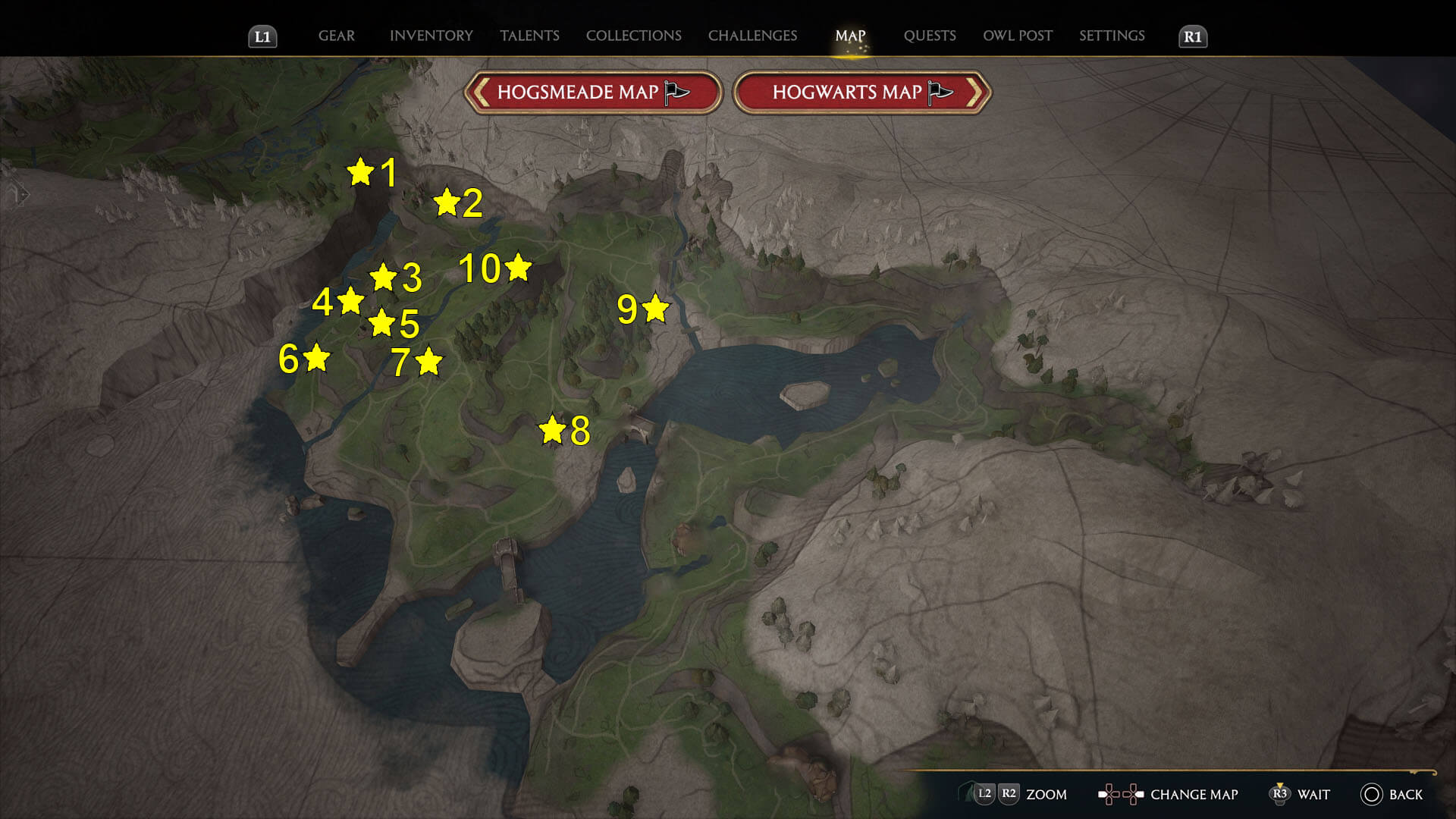Screen dimensions: 1456x819
Task: Go to the Challenges tab
Action: click(x=752, y=36)
